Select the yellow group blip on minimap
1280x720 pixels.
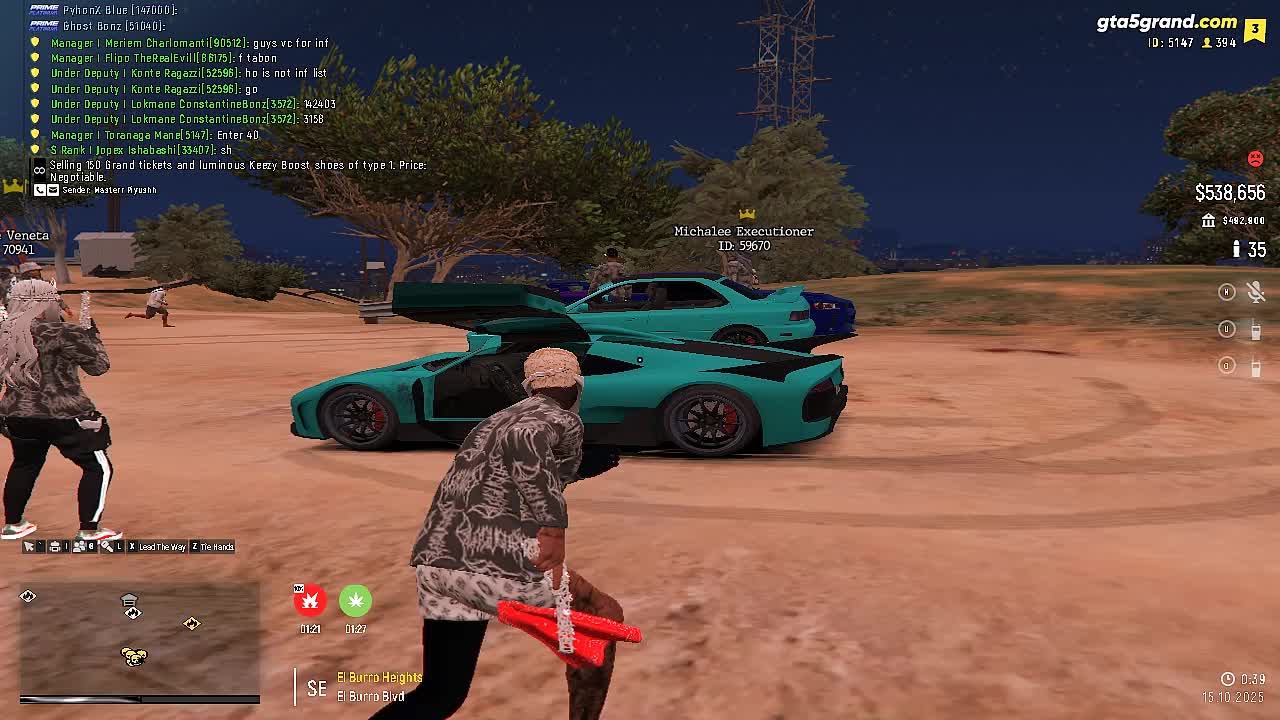133,656
